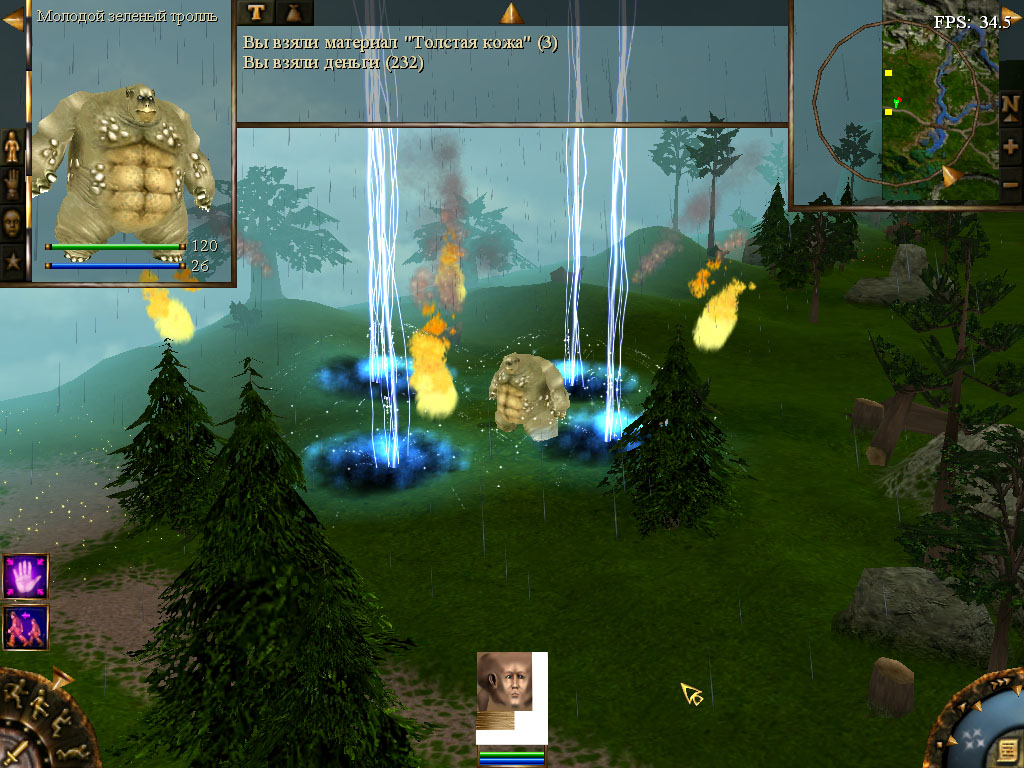Select the running stance on the movement dial

(16, 692)
